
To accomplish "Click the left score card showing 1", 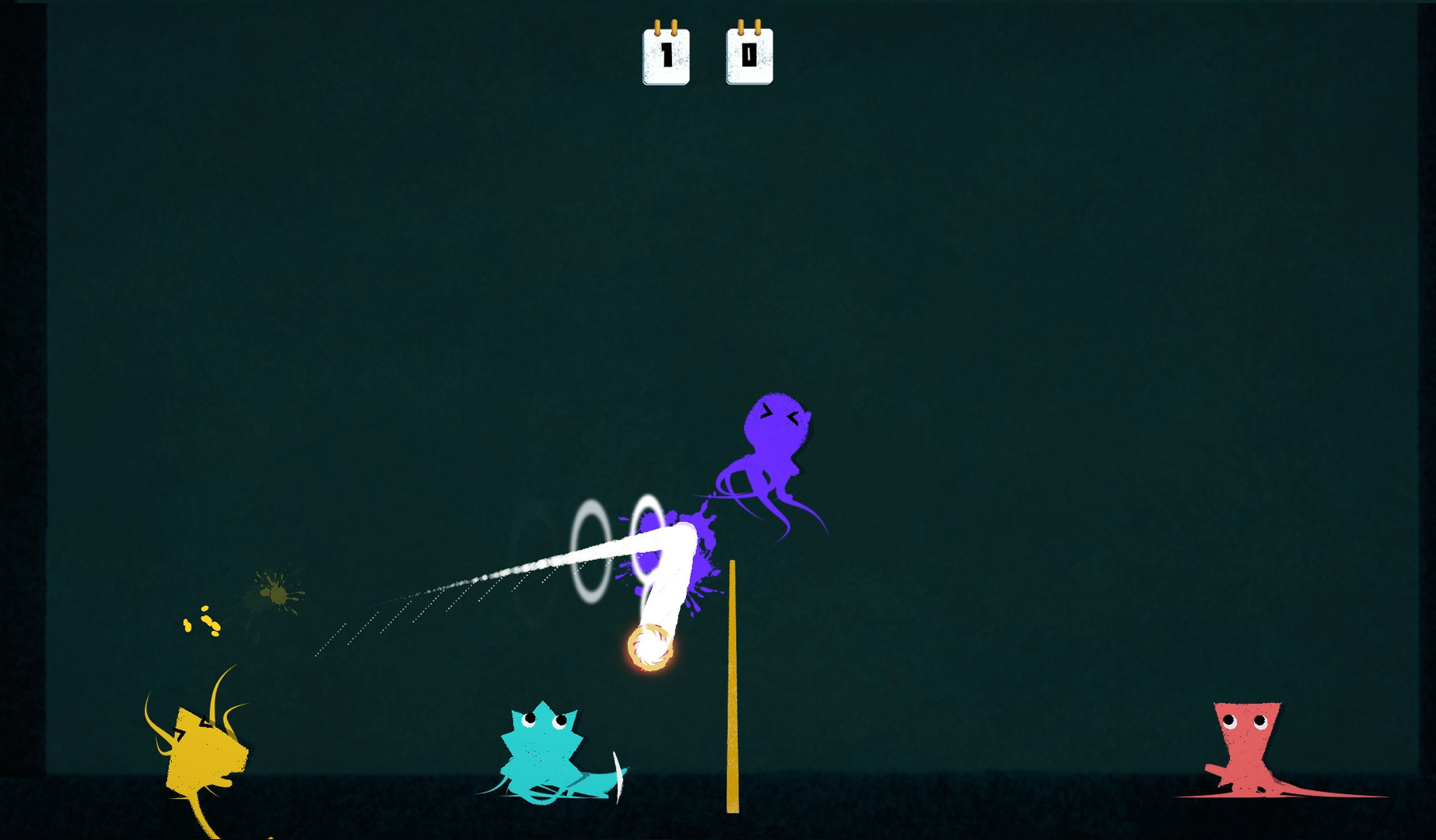I will point(665,56).
